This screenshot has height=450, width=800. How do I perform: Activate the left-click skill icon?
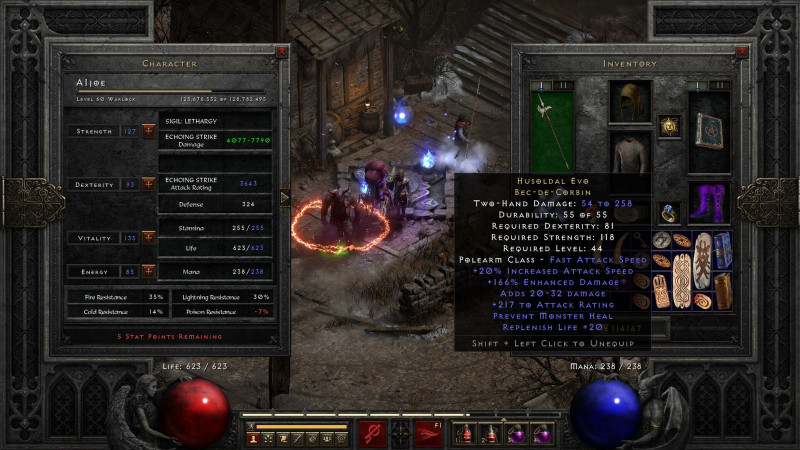(373, 433)
